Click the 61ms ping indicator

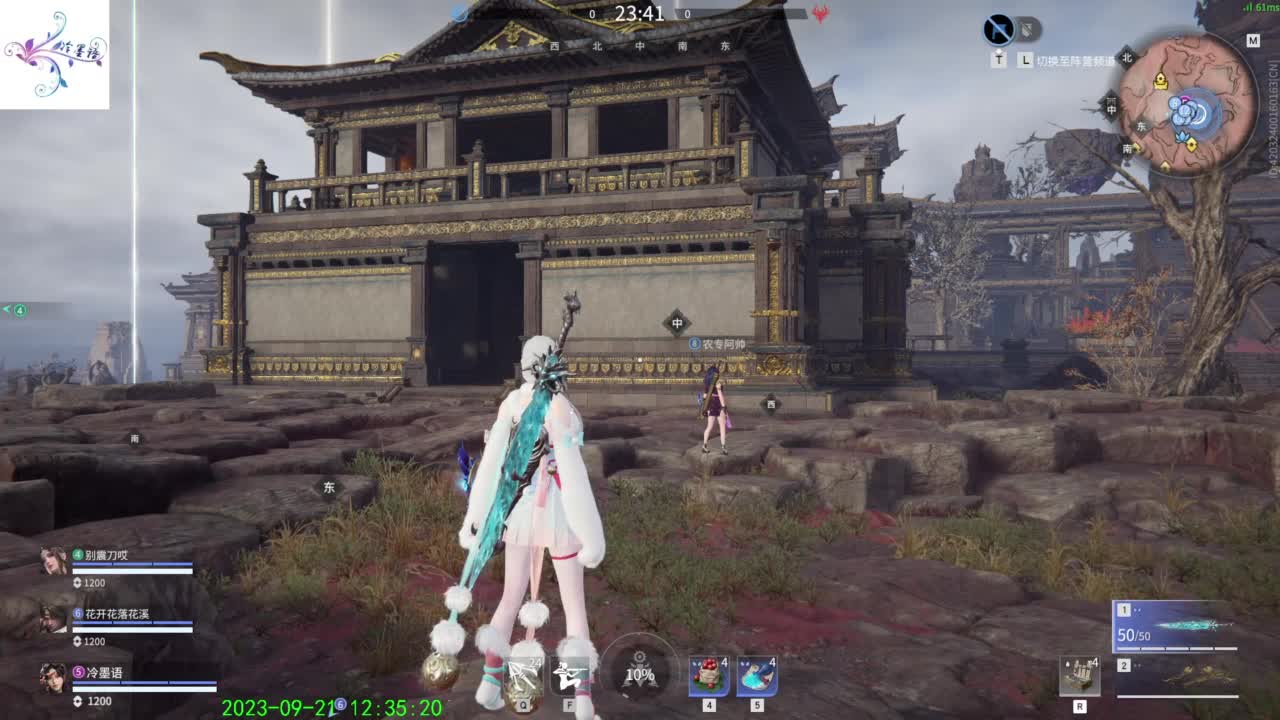1260,8
